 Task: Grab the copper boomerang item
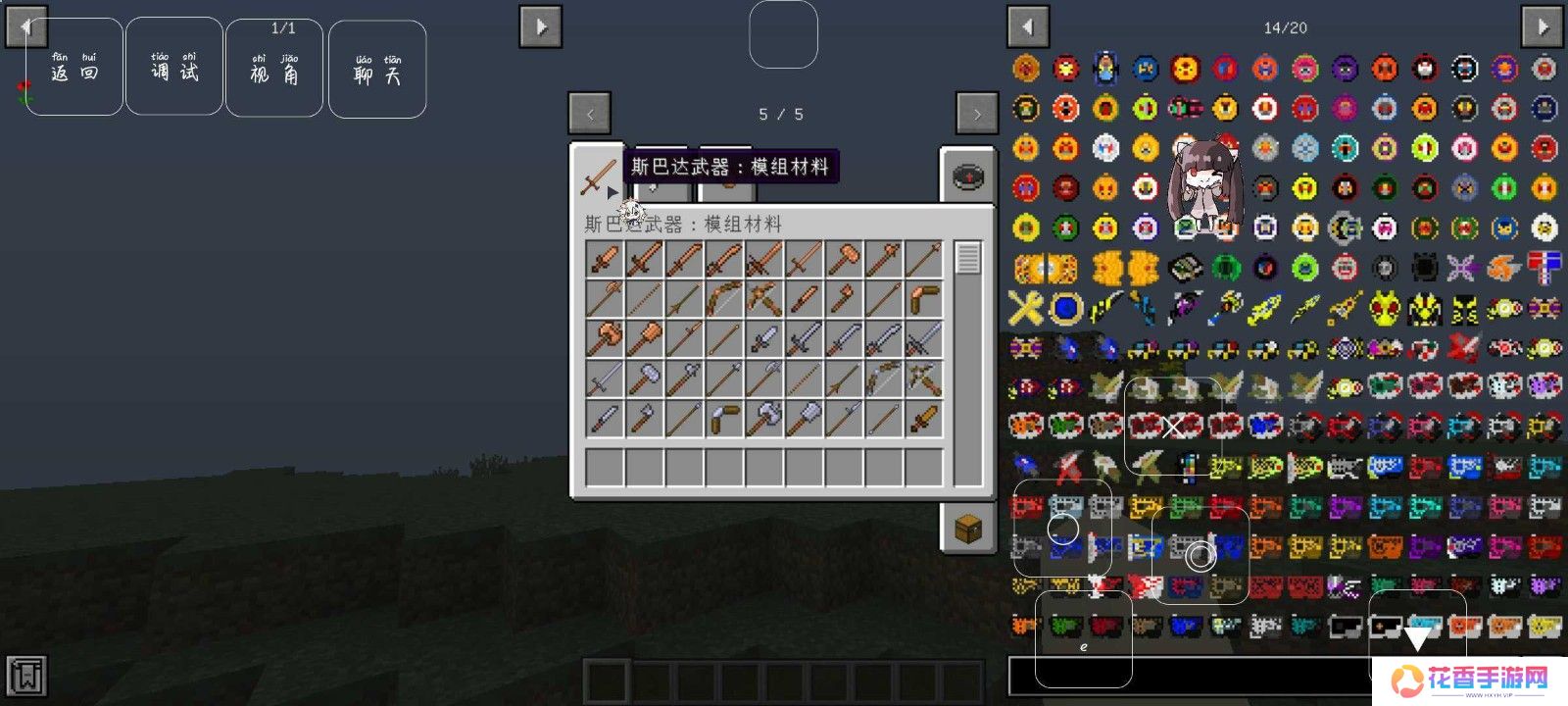point(923,299)
